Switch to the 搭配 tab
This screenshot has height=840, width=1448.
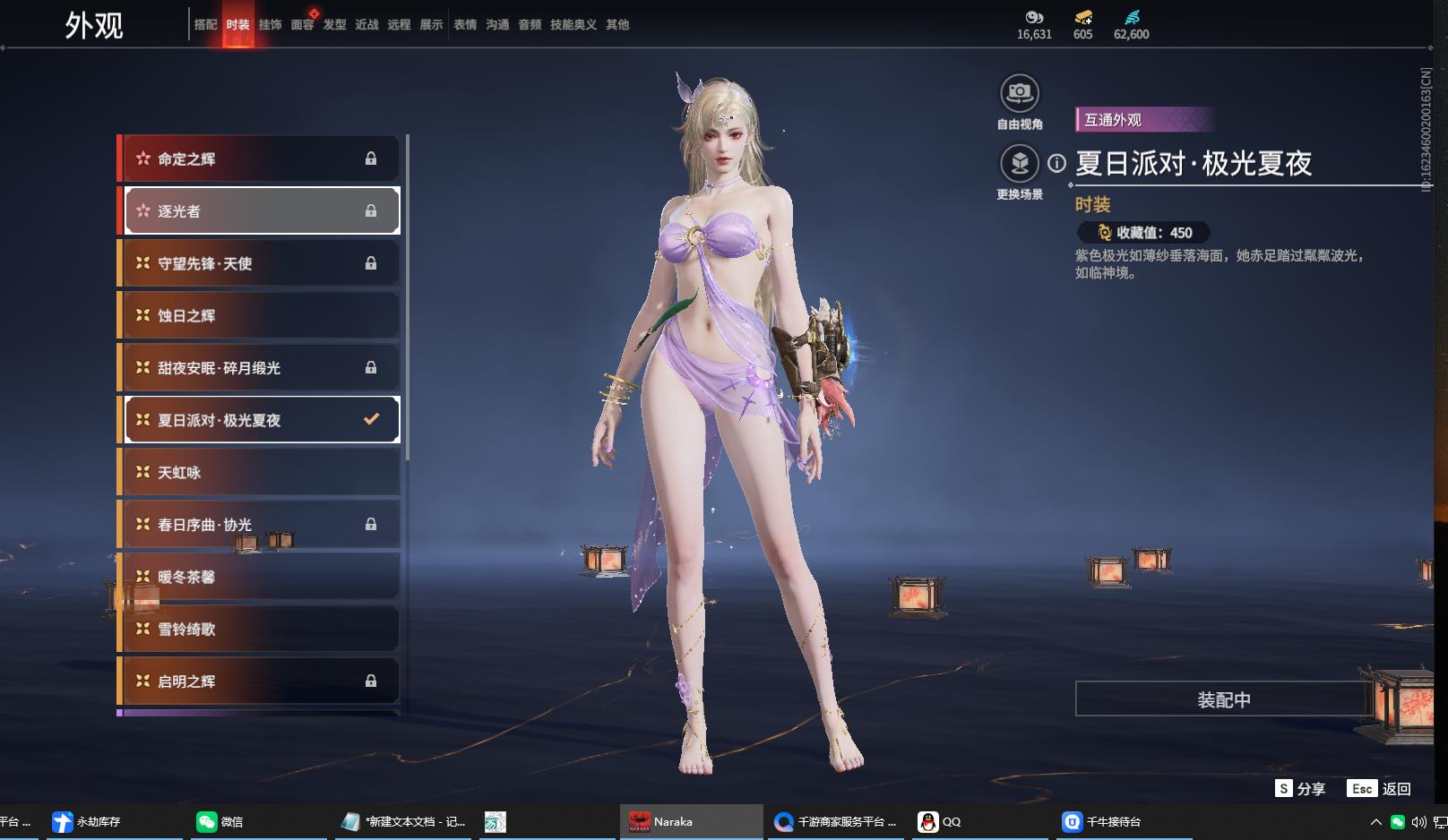point(205,25)
